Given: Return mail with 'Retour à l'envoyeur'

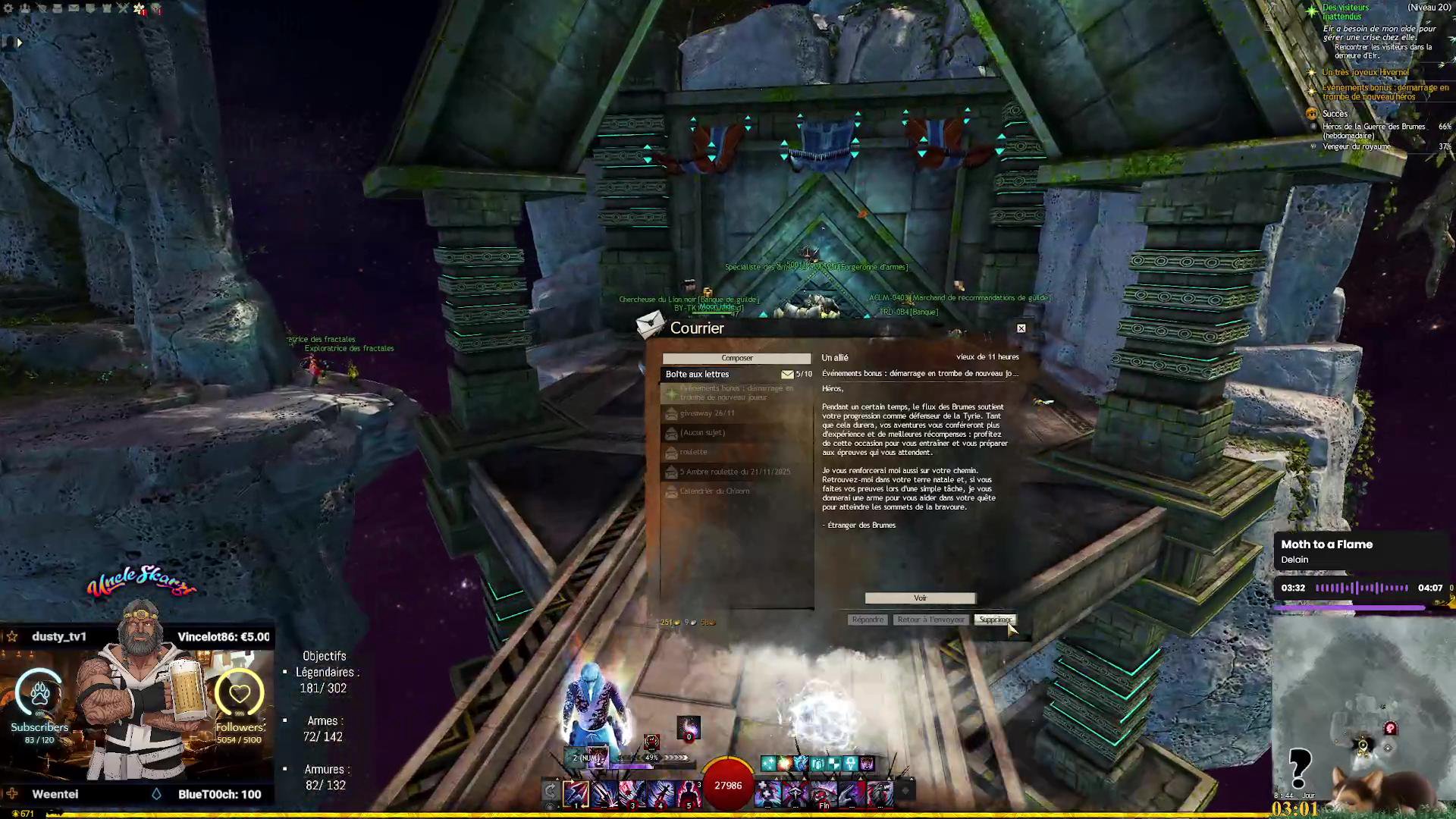Looking at the screenshot, I should (x=930, y=620).
